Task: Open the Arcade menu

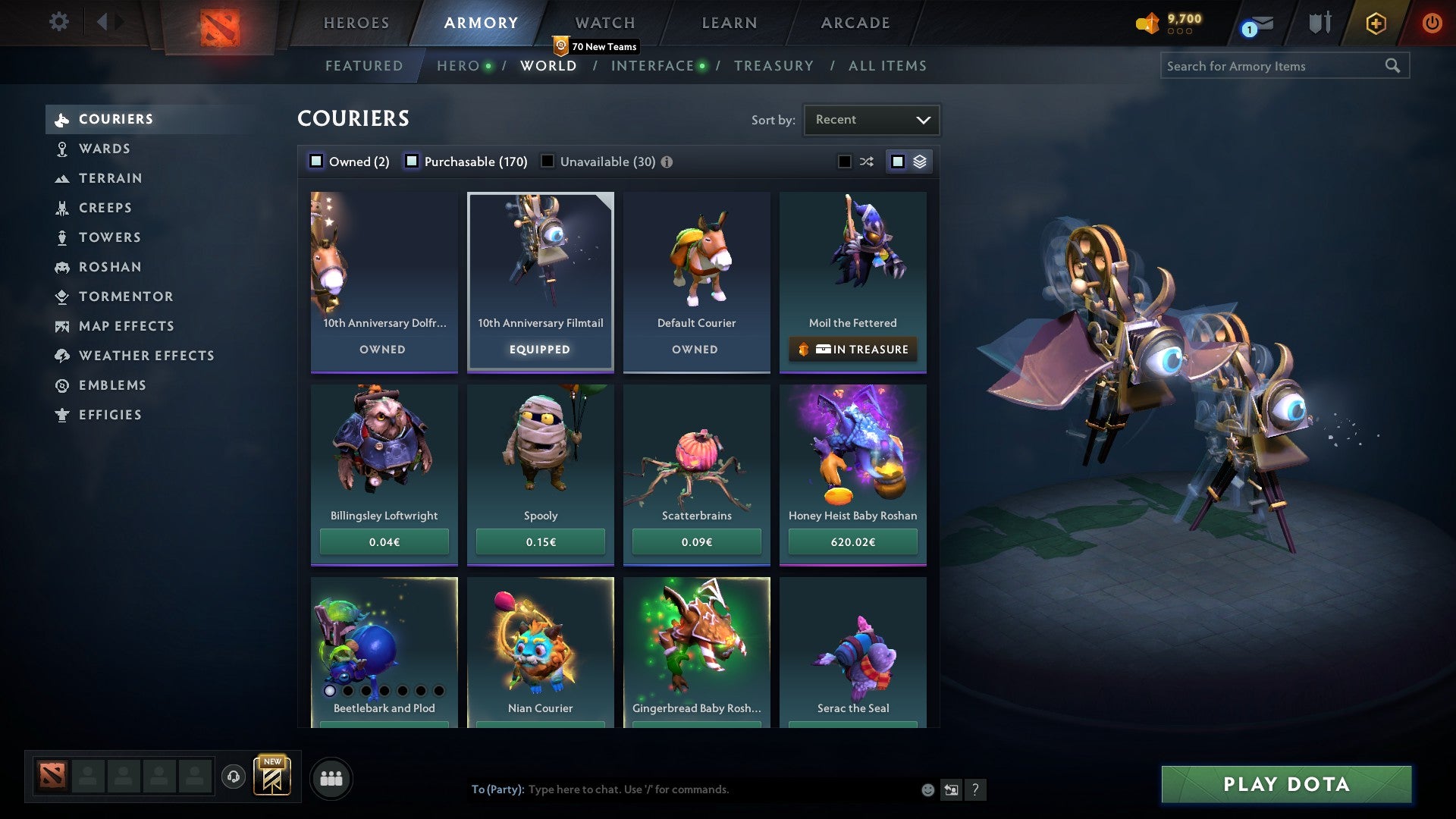Action: 854,23
